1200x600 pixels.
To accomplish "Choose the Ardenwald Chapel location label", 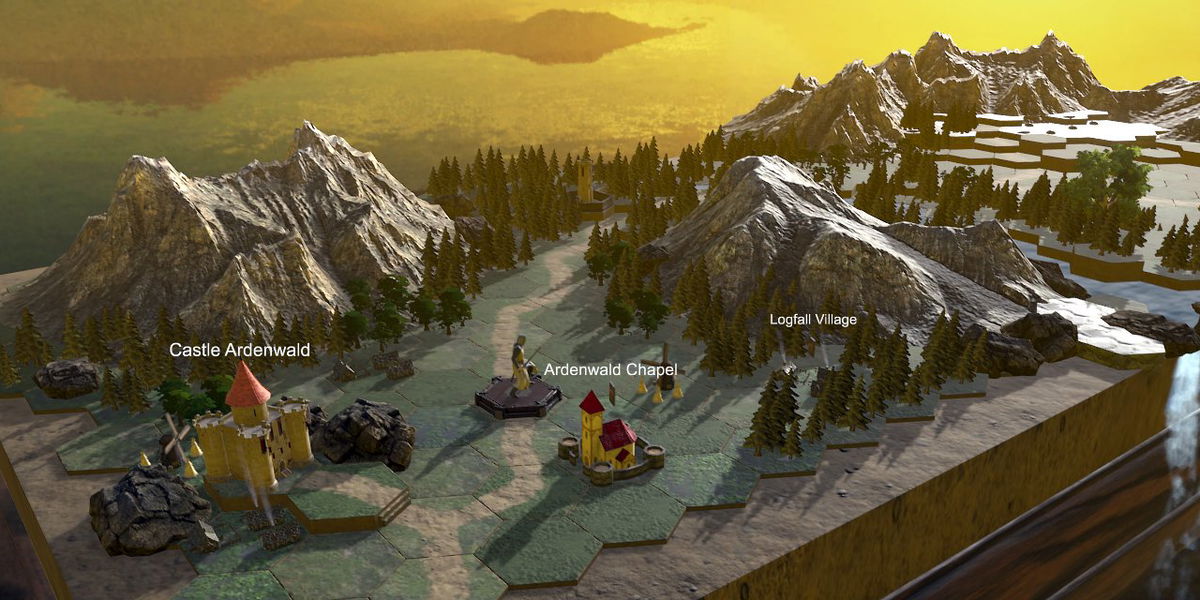I will pos(610,370).
